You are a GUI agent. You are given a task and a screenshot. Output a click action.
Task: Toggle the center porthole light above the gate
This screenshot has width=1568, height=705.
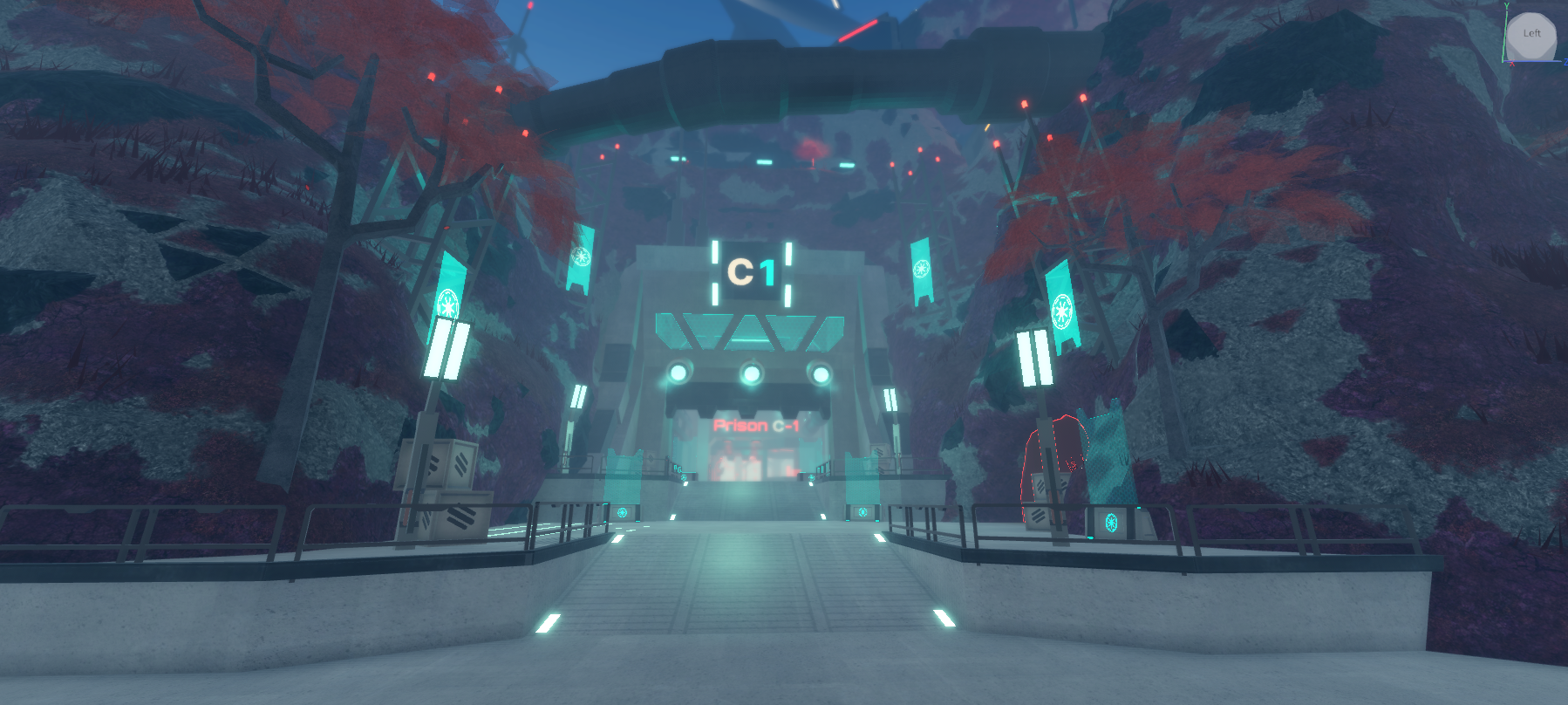751,375
